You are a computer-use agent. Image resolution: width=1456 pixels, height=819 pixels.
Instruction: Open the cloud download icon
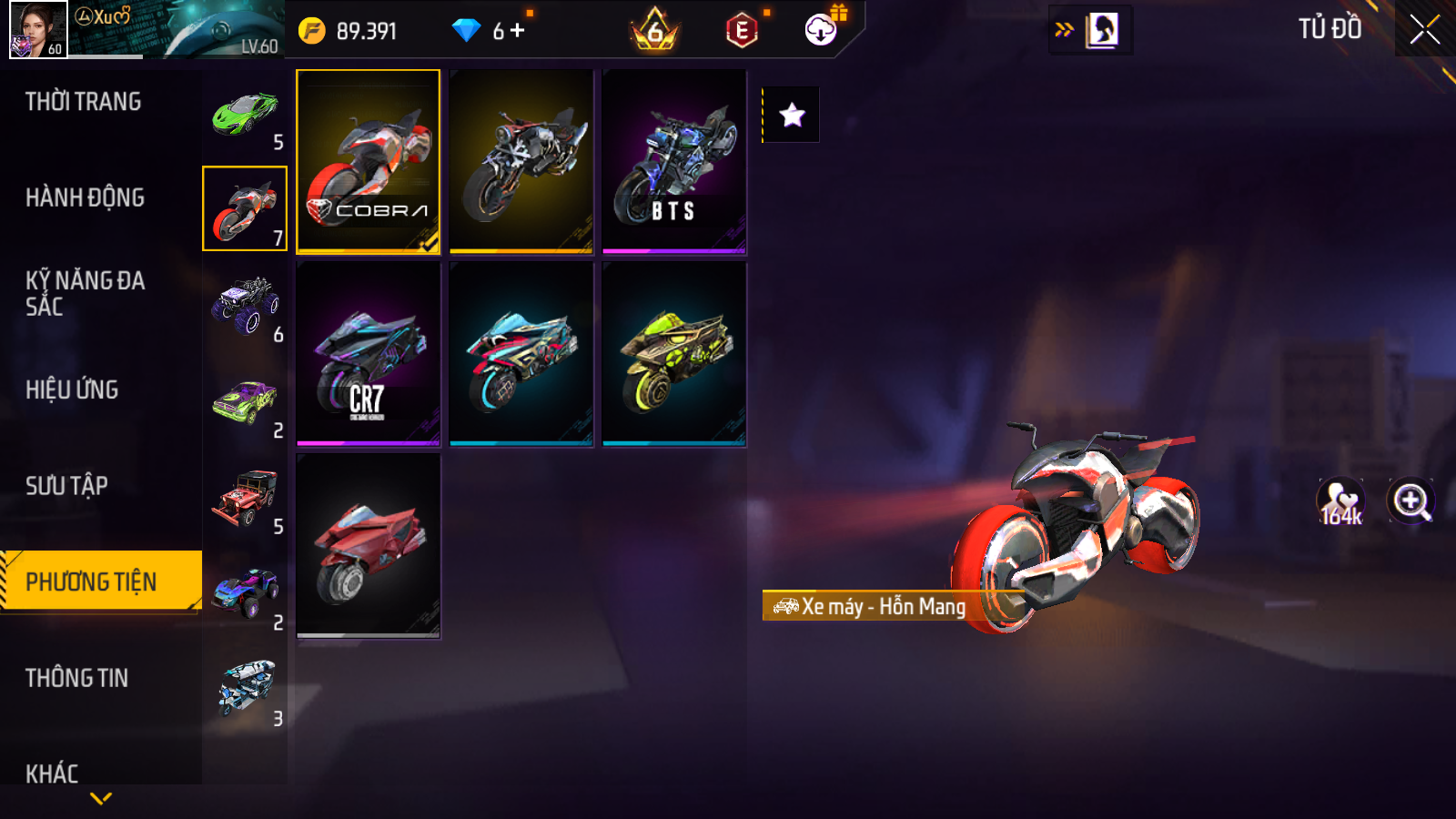click(x=821, y=30)
